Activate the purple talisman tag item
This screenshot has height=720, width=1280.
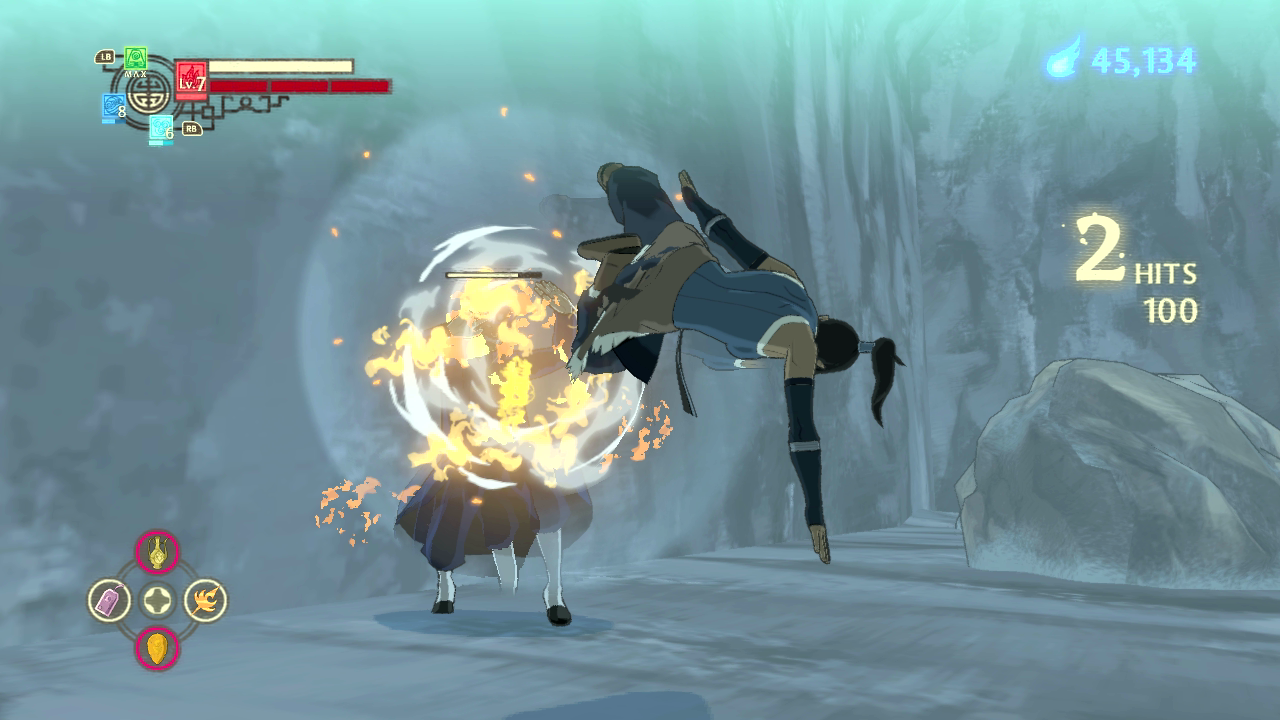tap(110, 600)
